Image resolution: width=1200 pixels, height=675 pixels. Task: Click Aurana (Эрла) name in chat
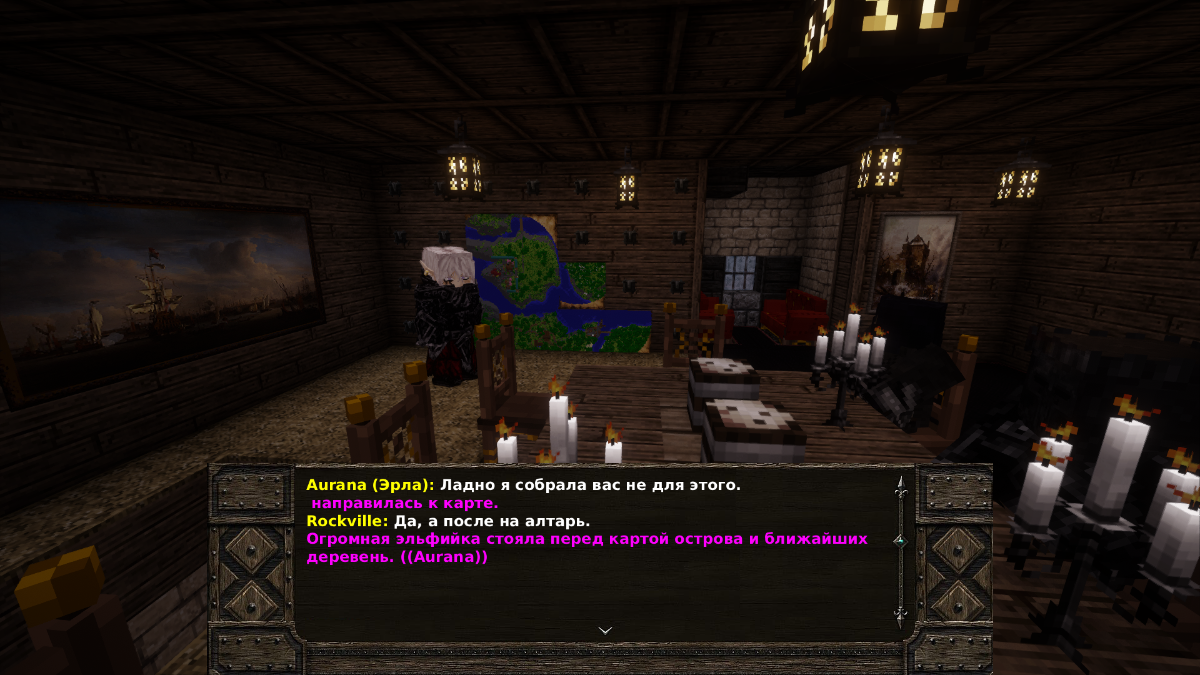click(370, 485)
